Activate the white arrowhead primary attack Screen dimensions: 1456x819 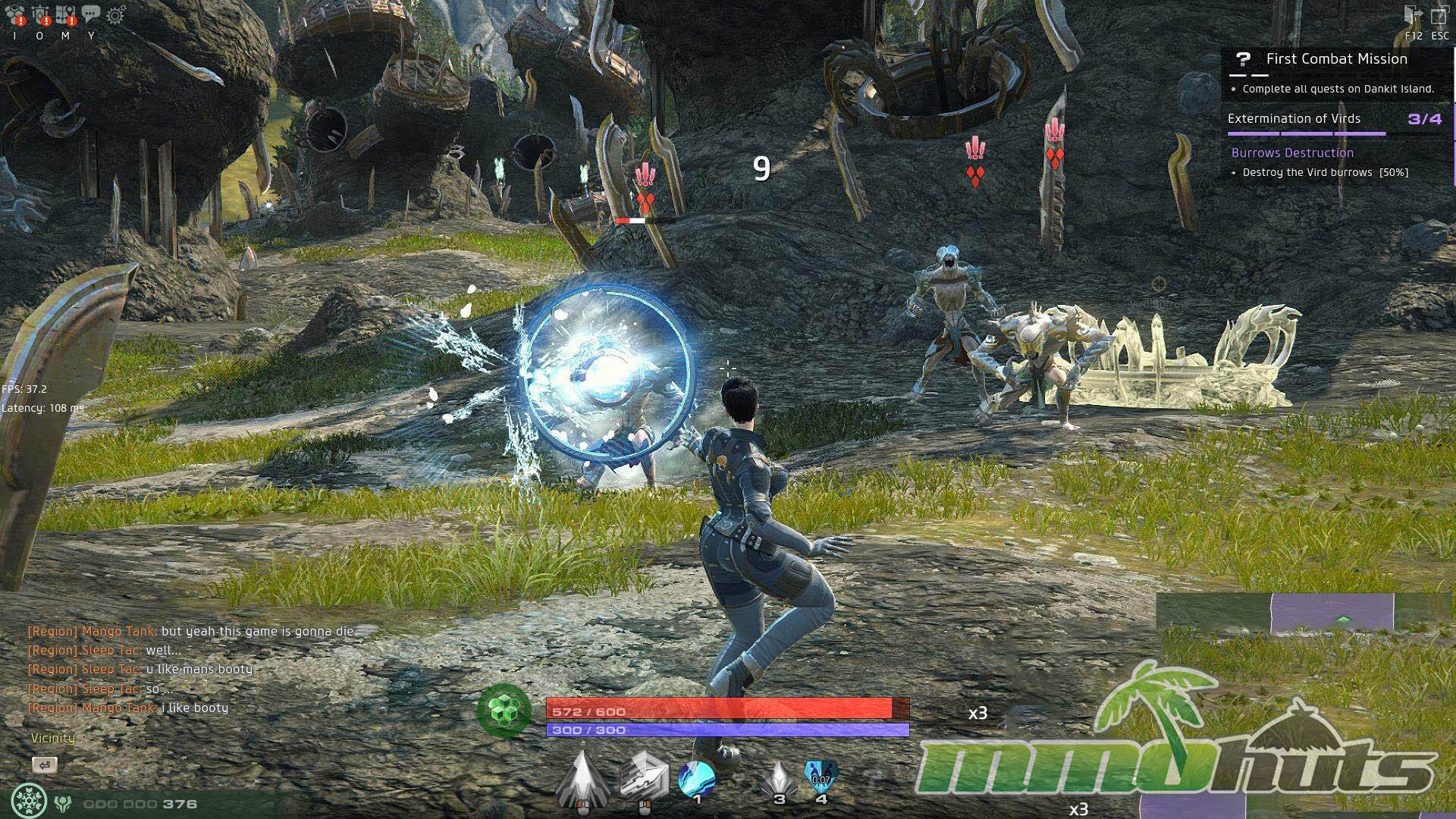click(x=582, y=778)
